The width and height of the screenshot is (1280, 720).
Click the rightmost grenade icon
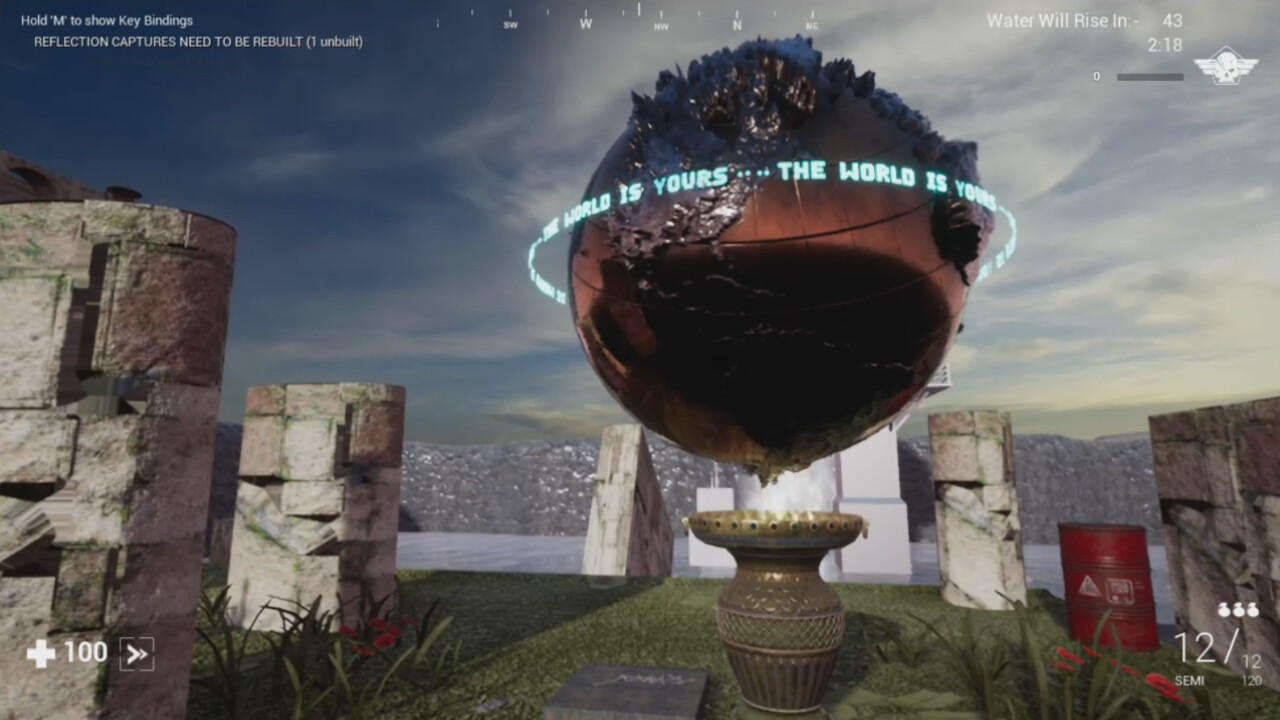(1252, 608)
